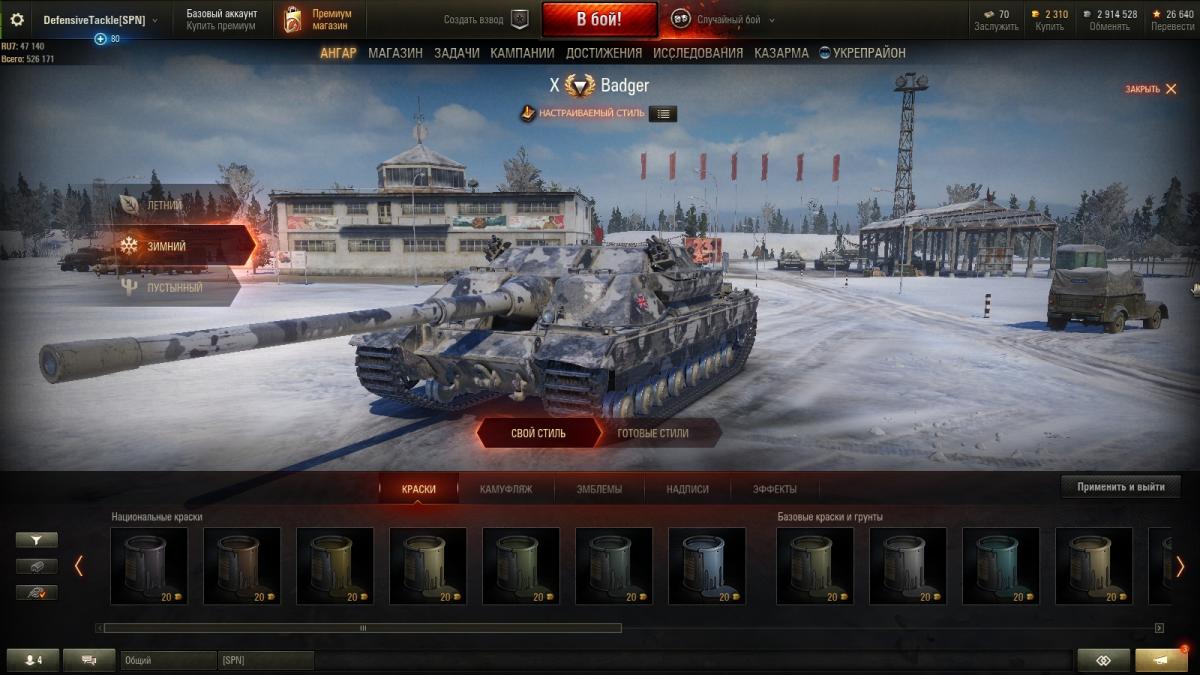Open the Исследования menu
This screenshot has width=1200, height=675.
698,53
